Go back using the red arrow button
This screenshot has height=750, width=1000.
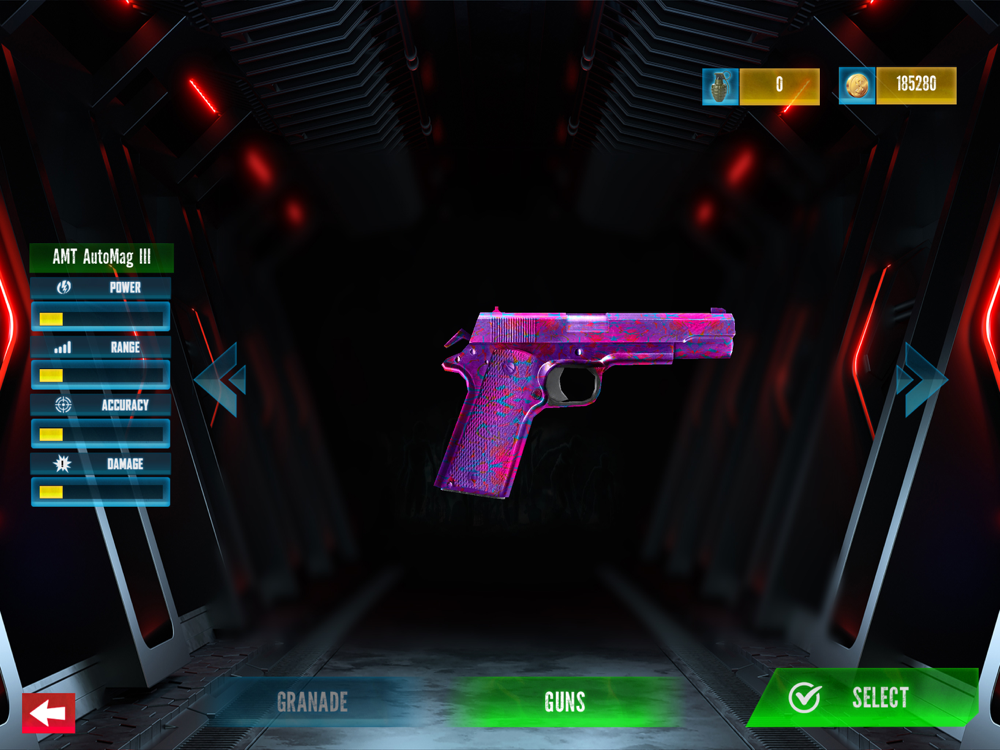[x=48, y=714]
